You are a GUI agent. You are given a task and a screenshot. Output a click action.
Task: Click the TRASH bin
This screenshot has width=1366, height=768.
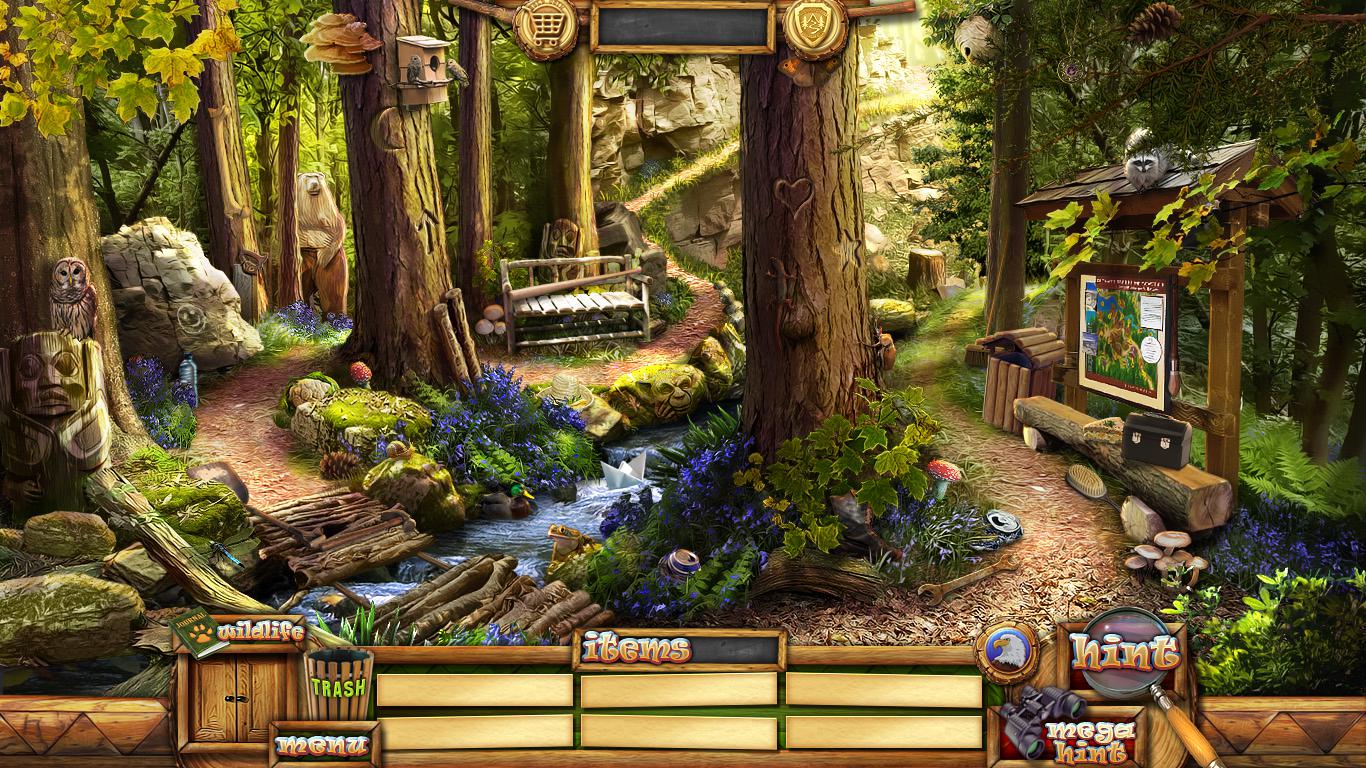point(338,685)
